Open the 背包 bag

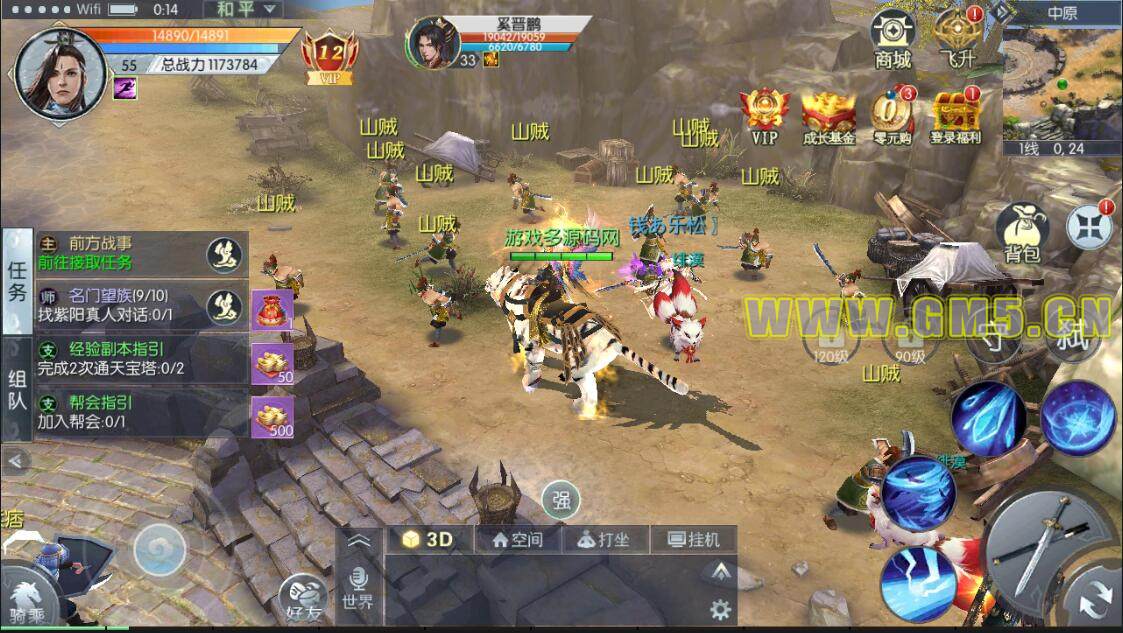pos(1021,234)
